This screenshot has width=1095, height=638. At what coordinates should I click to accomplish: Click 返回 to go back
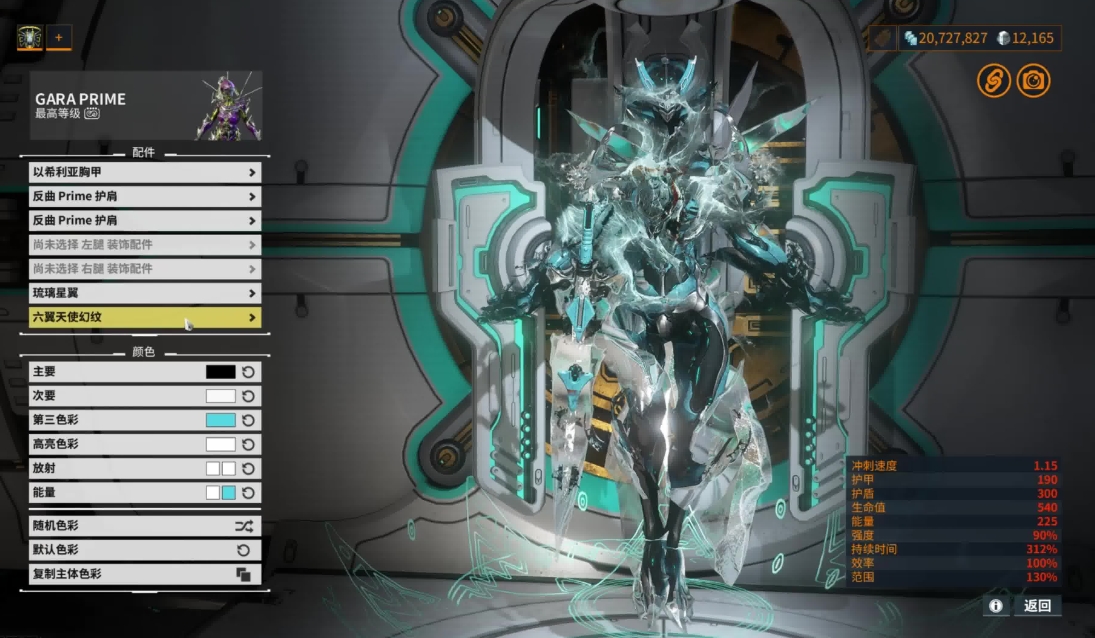point(1037,605)
